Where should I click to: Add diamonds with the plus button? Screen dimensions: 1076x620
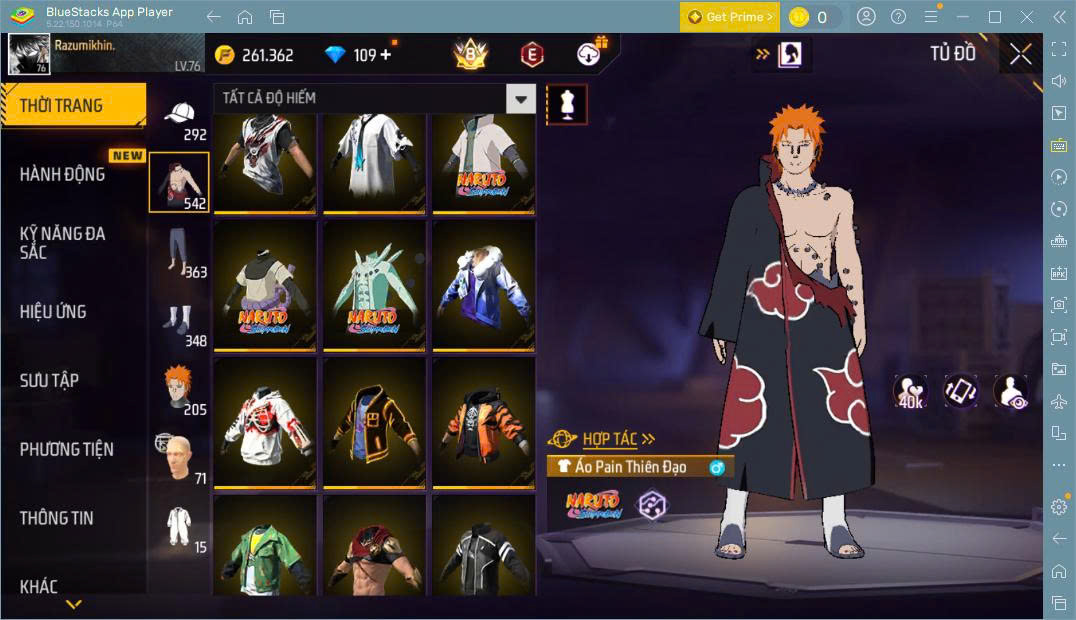click(x=386, y=55)
